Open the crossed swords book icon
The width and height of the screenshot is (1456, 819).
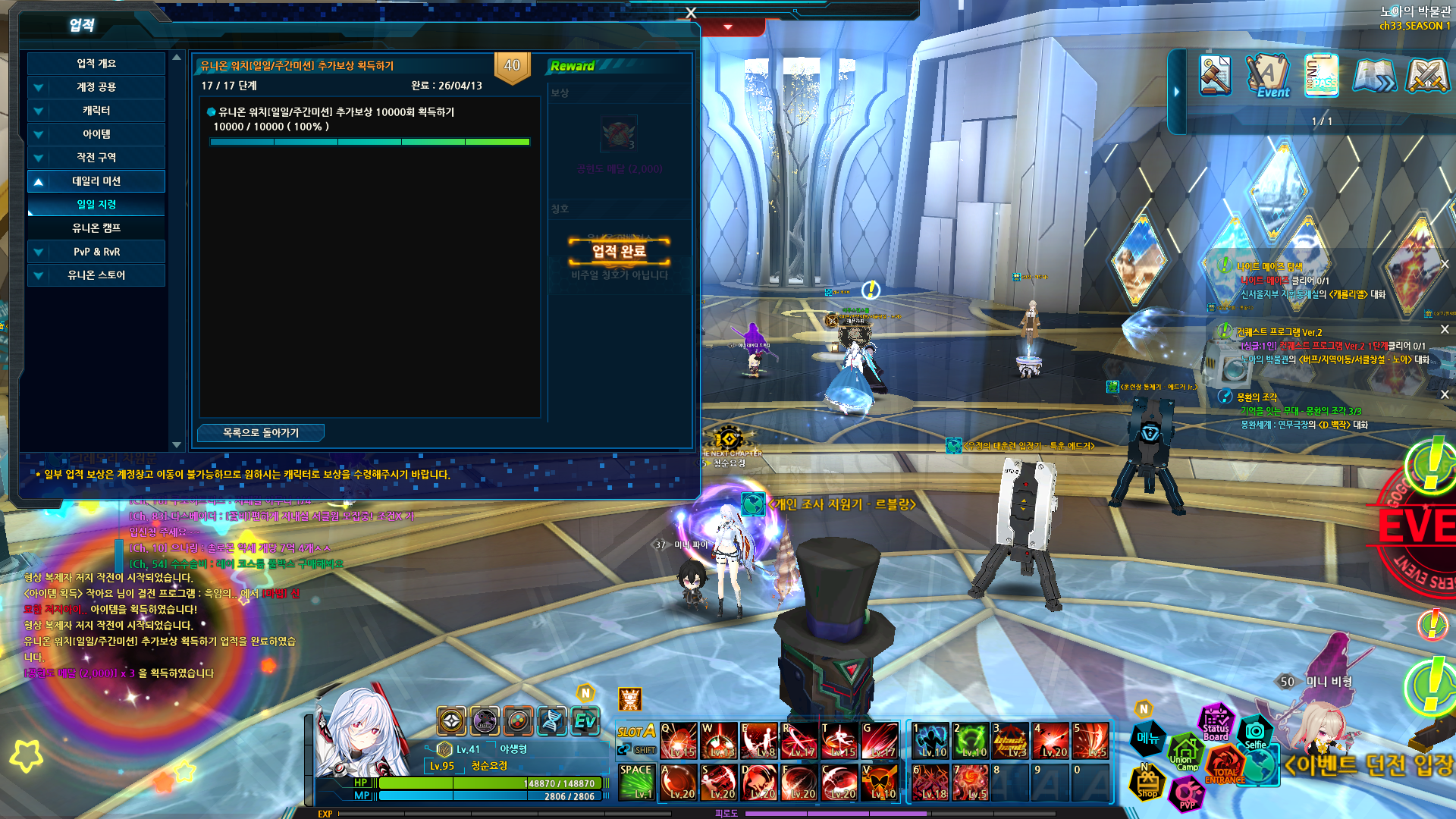1427,76
